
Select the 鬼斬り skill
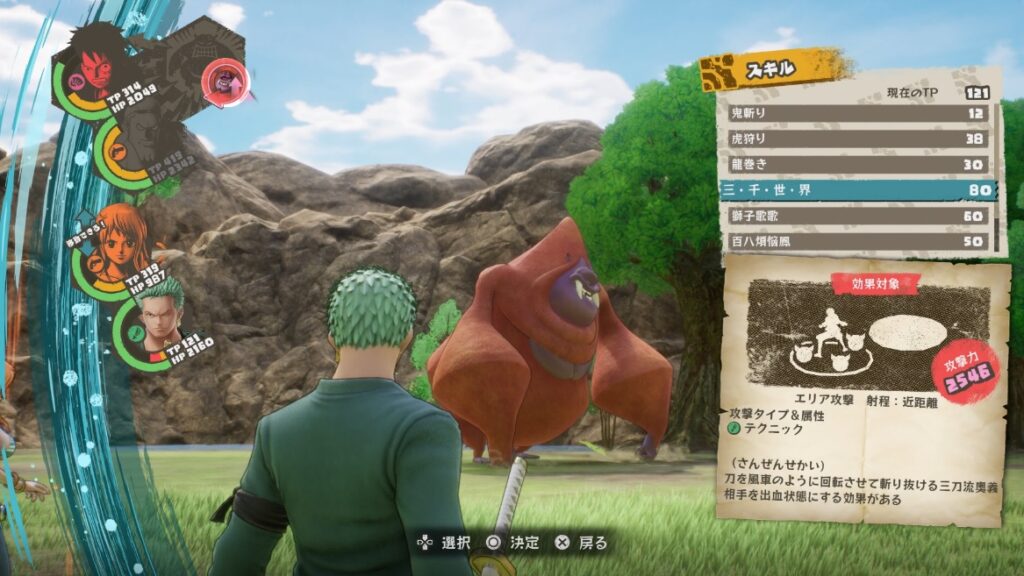(855, 113)
